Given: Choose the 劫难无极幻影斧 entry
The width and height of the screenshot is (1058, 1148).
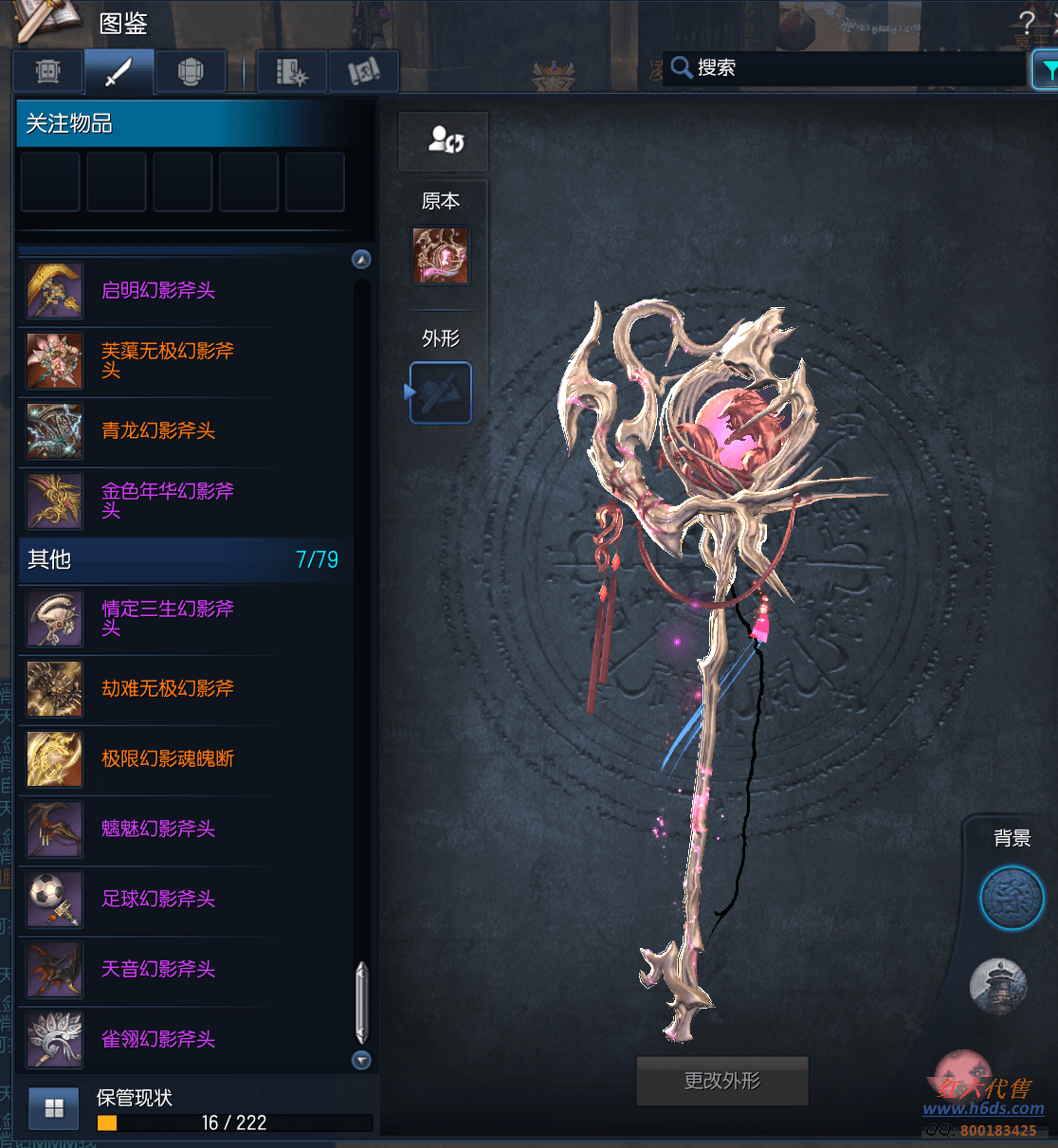Looking at the screenshot, I should [x=167, y=689].
